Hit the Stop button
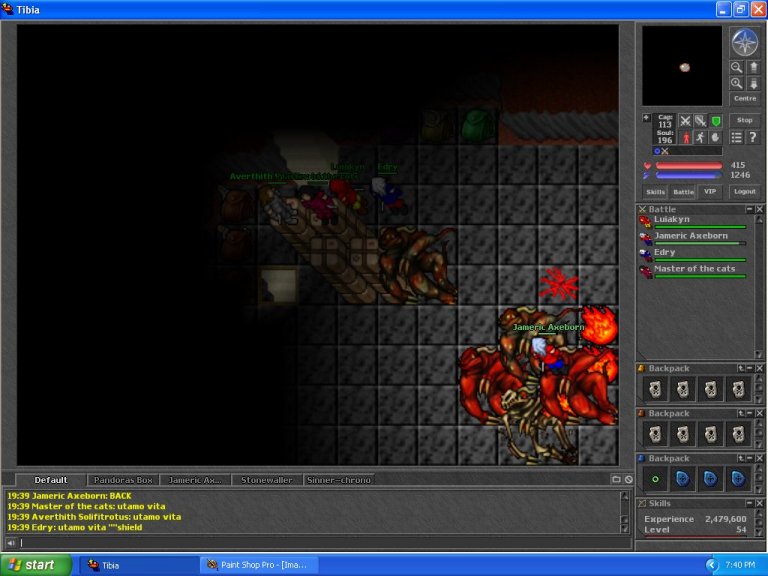768x576 pixels. [x=745, y=120]
